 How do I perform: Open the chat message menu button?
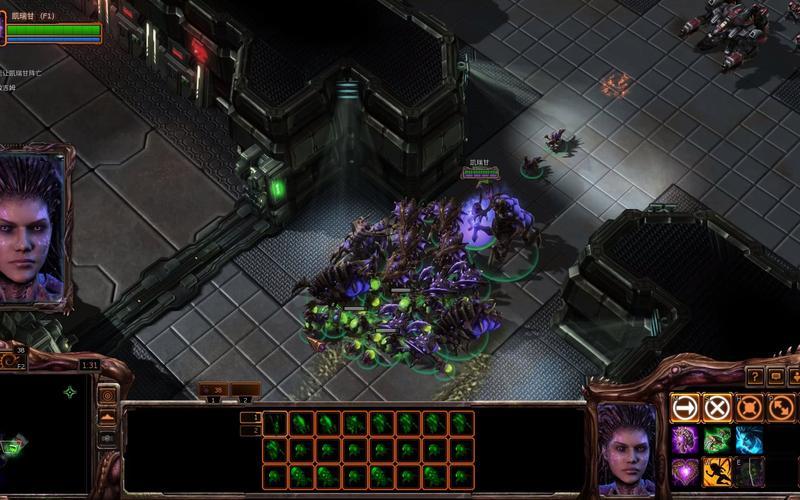point(775,376)
